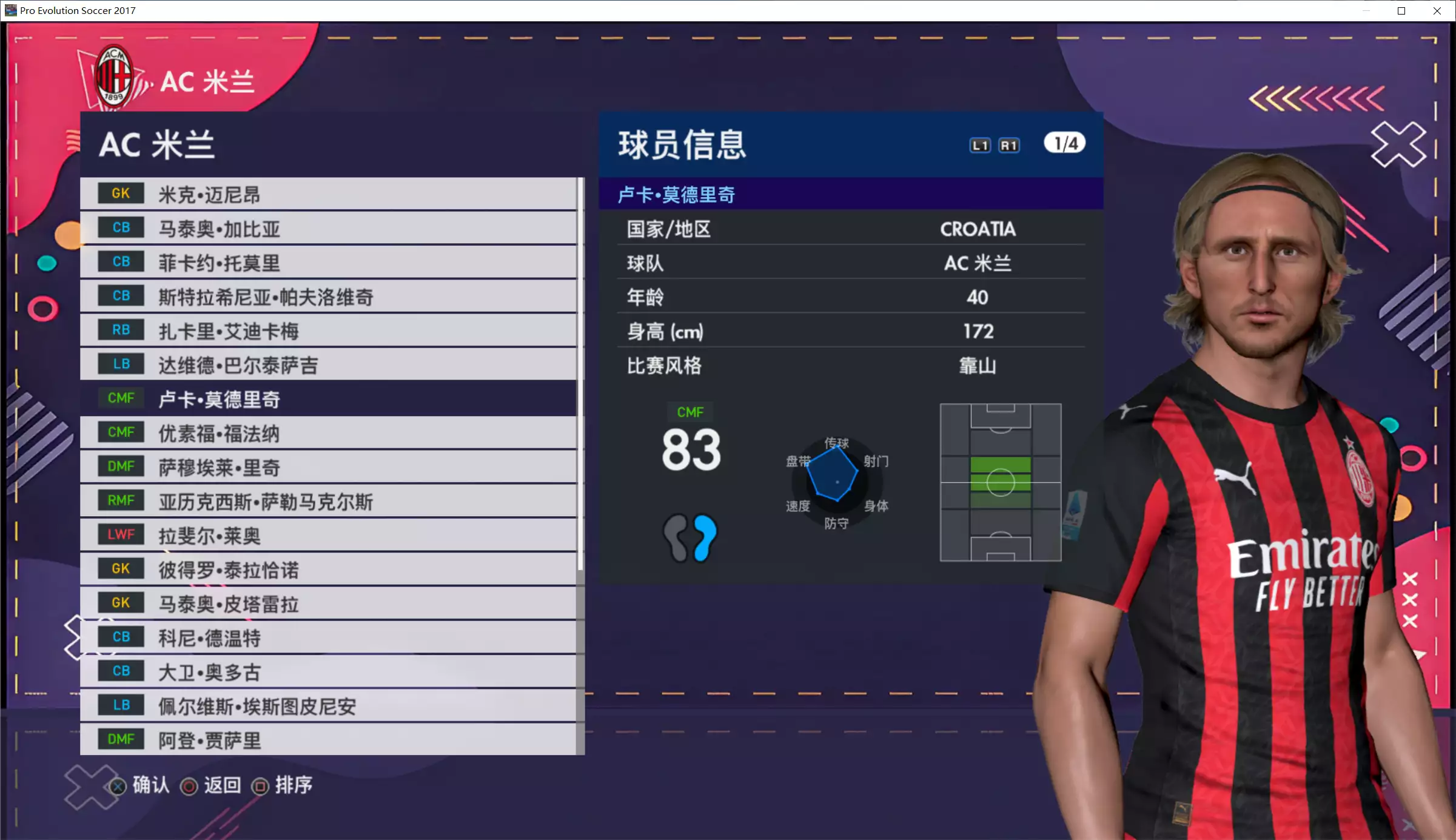Choose midfielder 优素福•福法纳
The height and width of the screenshot is (840, 1456).
pos(327,433)
